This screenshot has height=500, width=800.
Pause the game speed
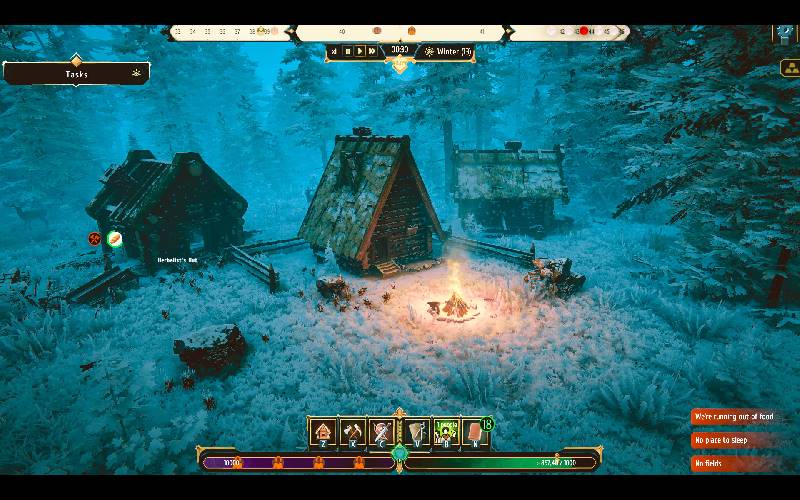click(347, 51)
